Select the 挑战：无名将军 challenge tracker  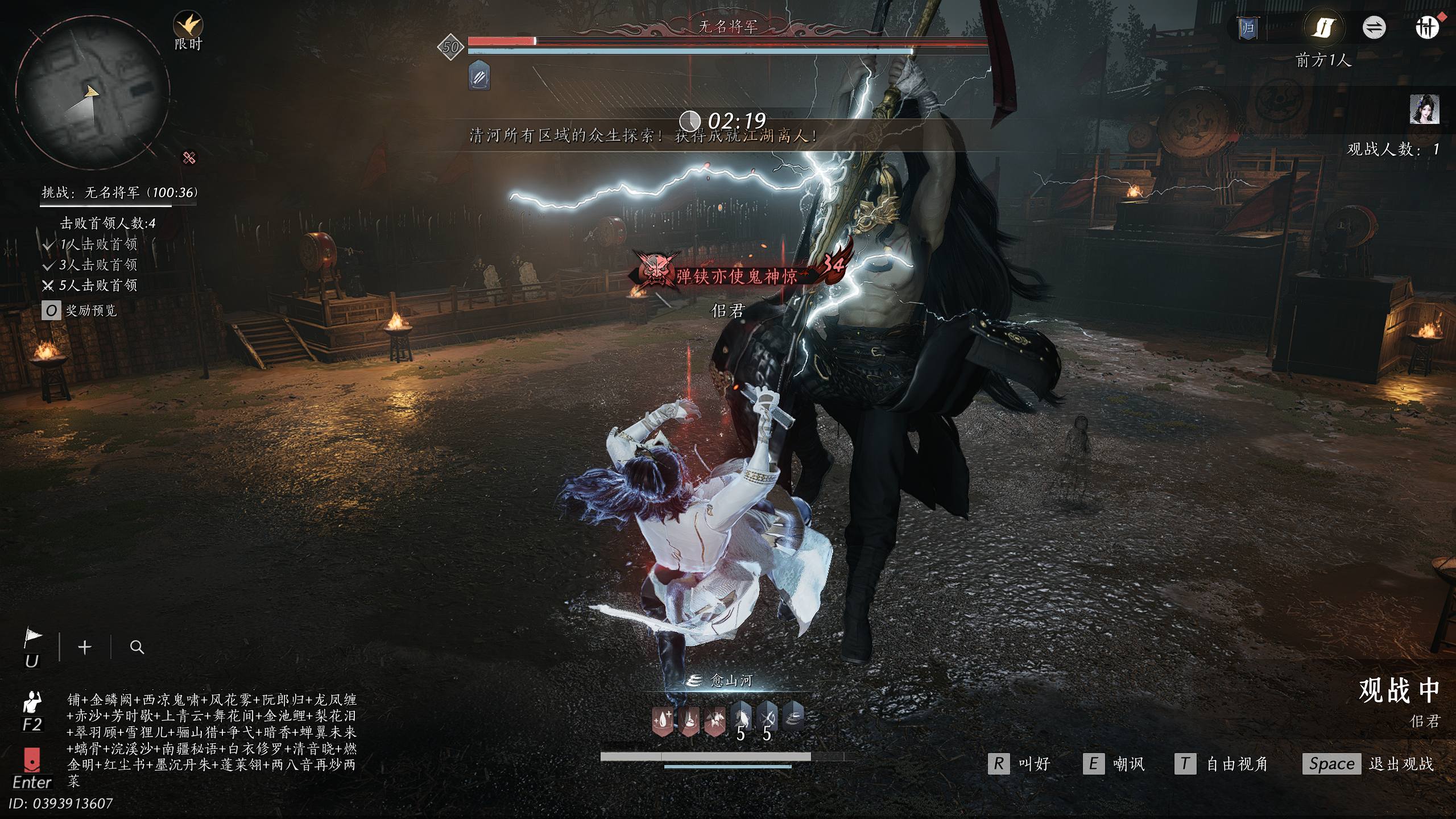tap(119, 193)
